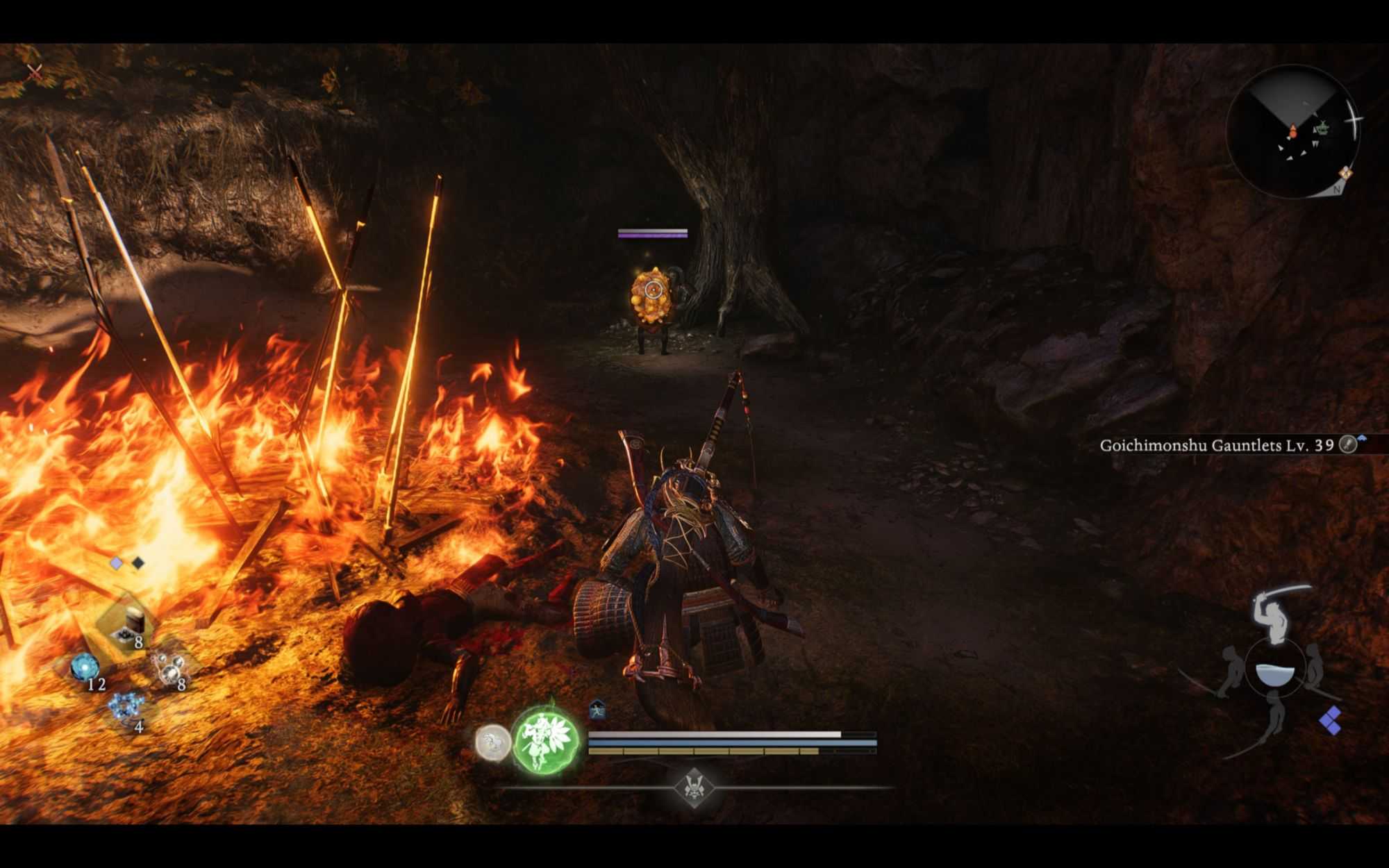Click the green marker on the minimap
This screenshot has height=868, width=1389.
tap(1322, 128)
